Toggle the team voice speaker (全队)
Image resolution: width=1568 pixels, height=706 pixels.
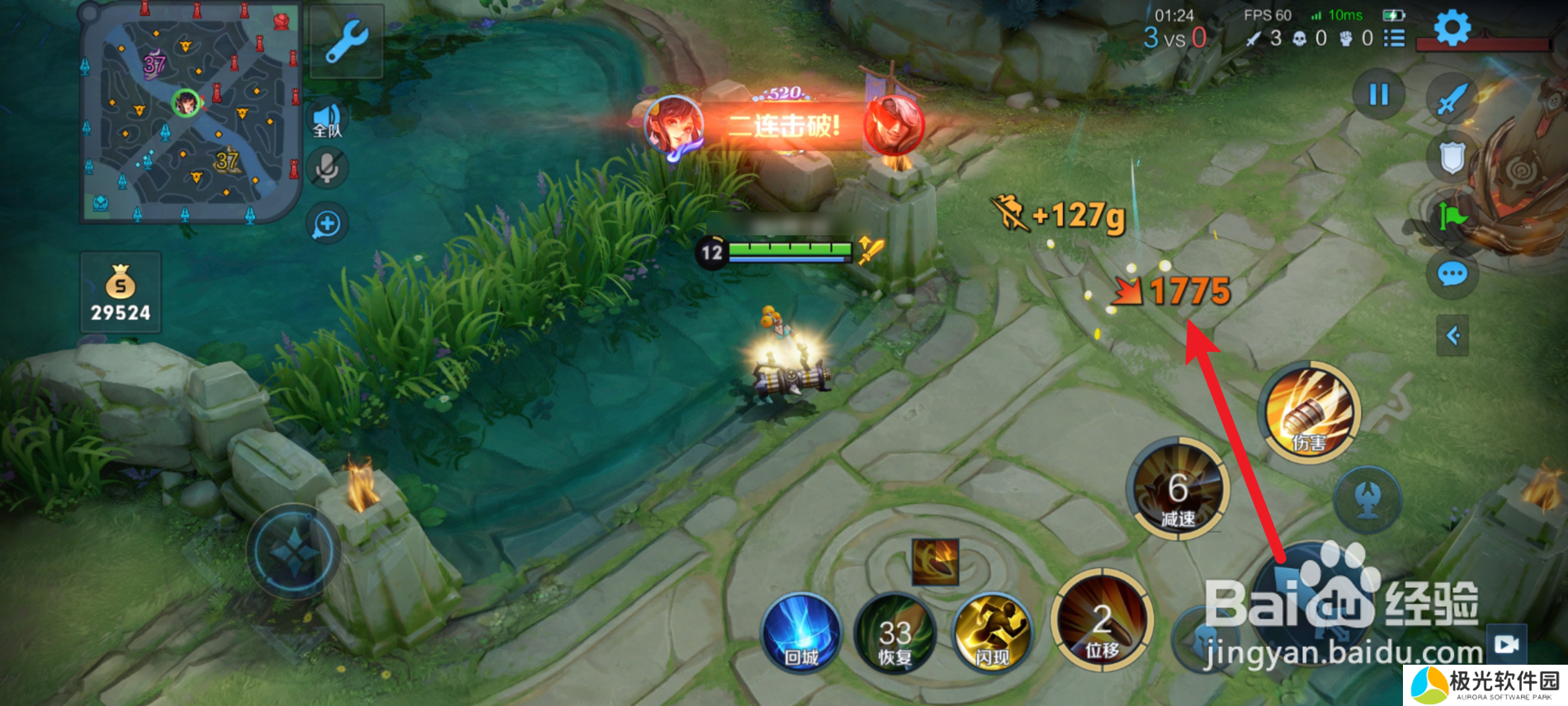(328, 120)
